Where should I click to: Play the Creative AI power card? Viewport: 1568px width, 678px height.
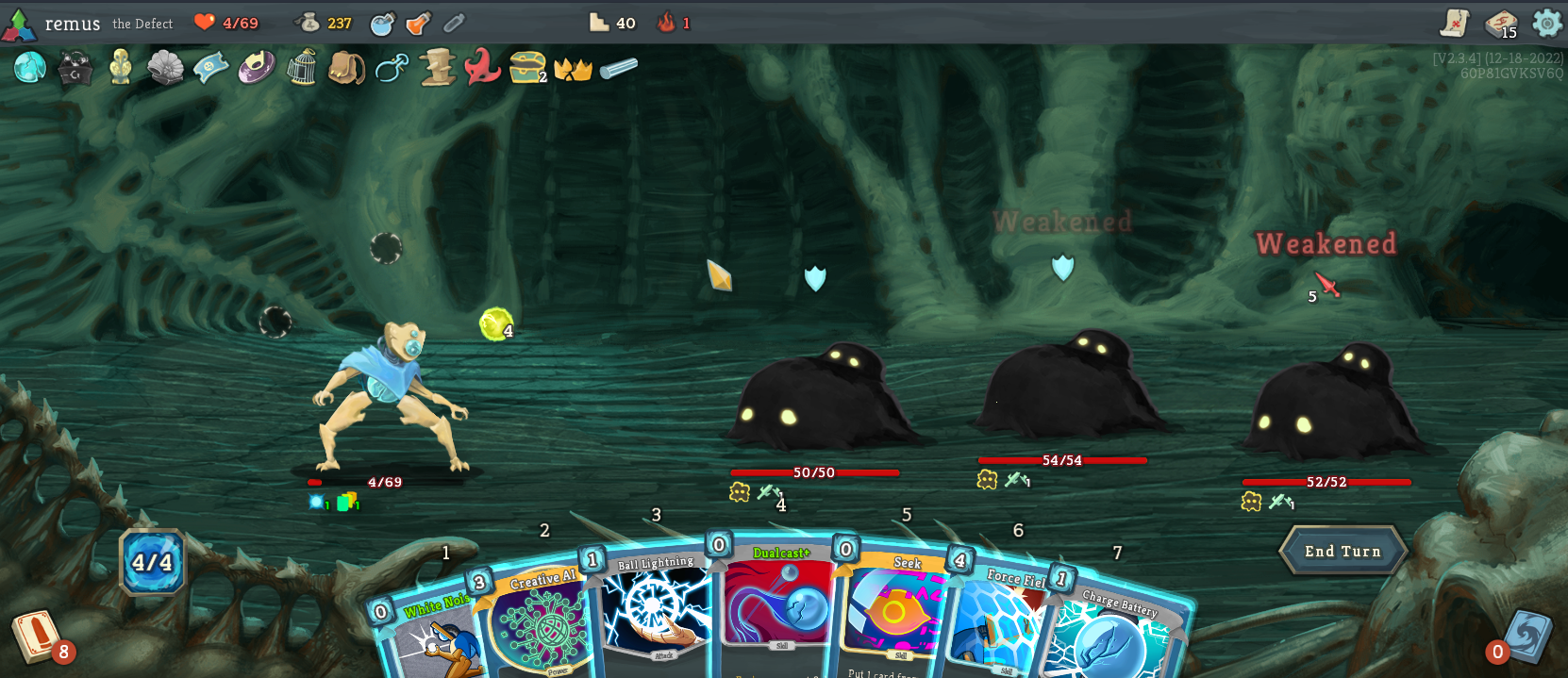coord(538,622)
